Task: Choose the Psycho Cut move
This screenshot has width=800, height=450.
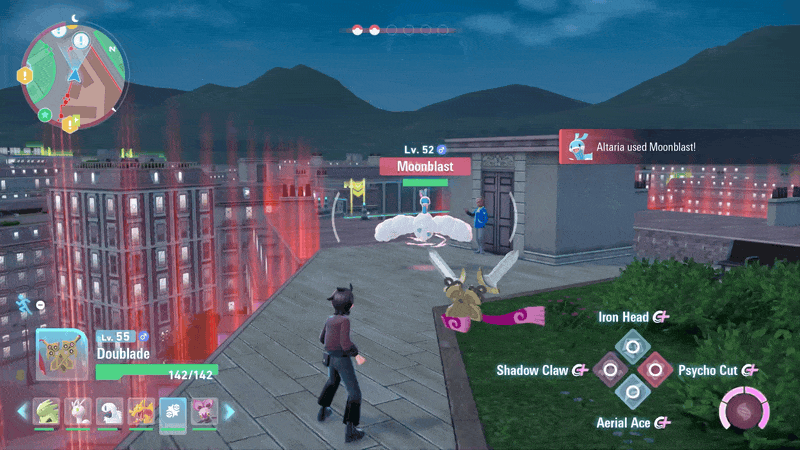Action: pyautogui.click(x=655, y=370)
